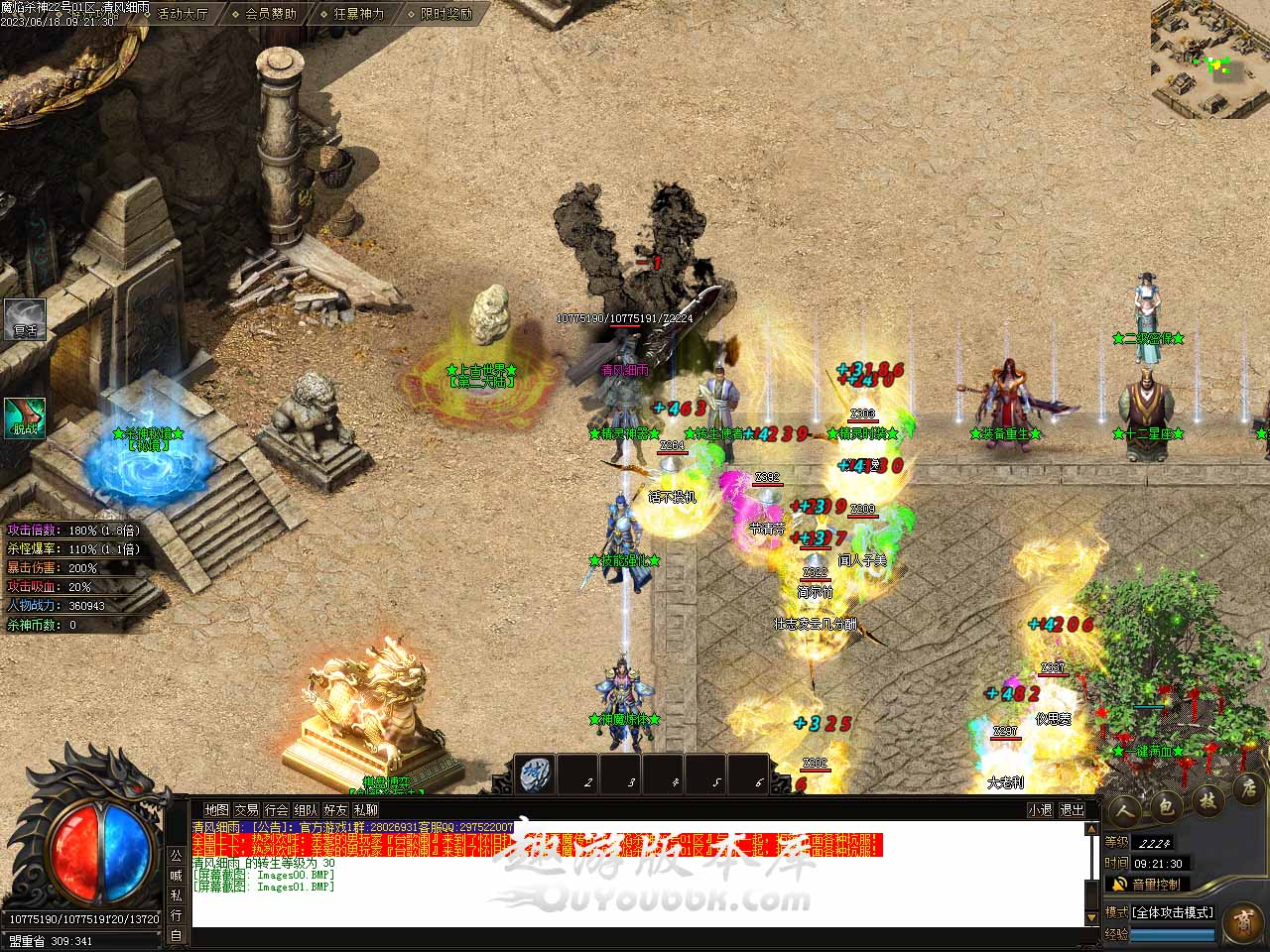The height and width of the screenshot is (952, 1270).
Task: Switch to the 私聊 private chat tab
Action: tap(365, 810)
